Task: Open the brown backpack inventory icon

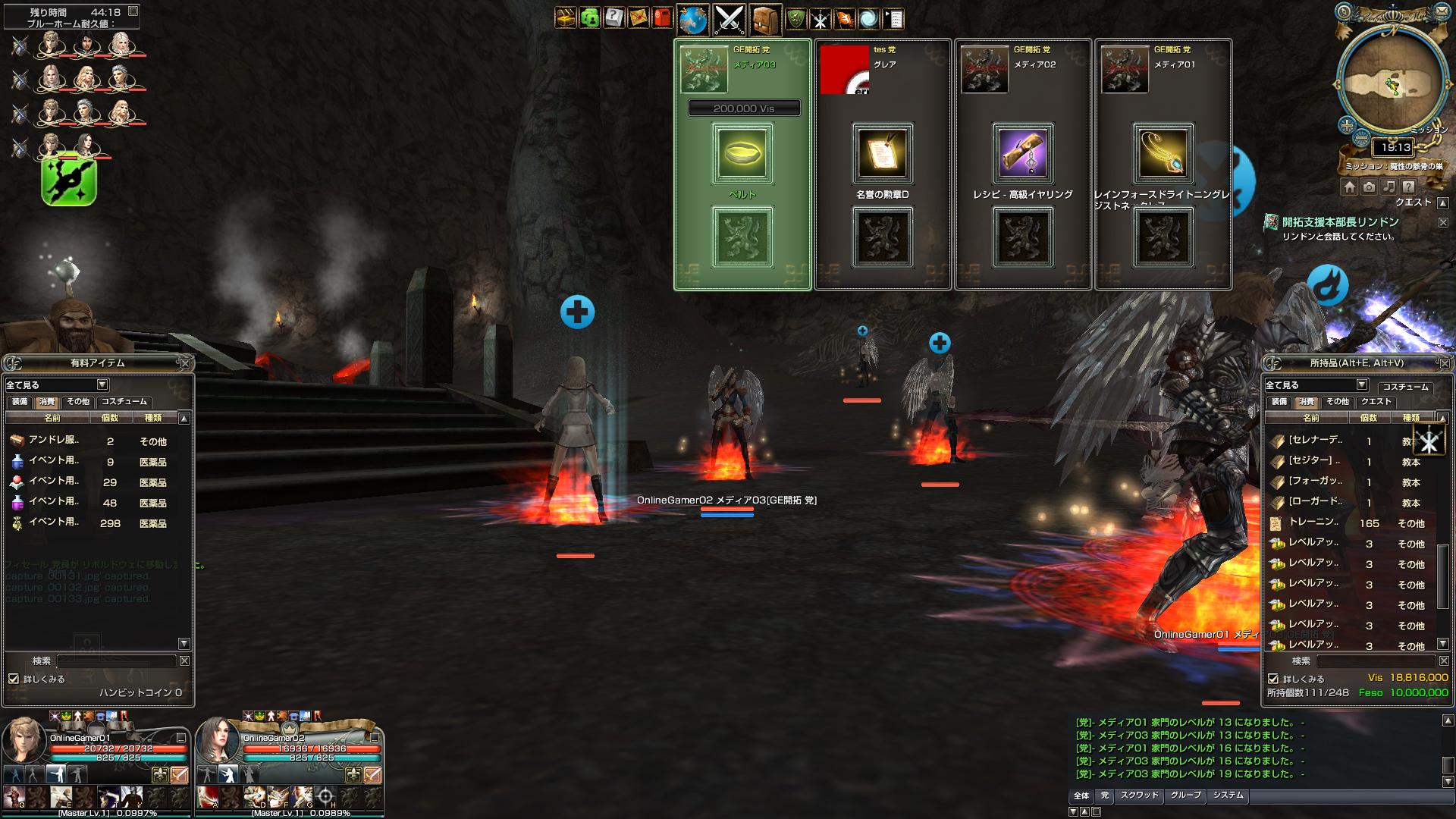Action: 766,20
